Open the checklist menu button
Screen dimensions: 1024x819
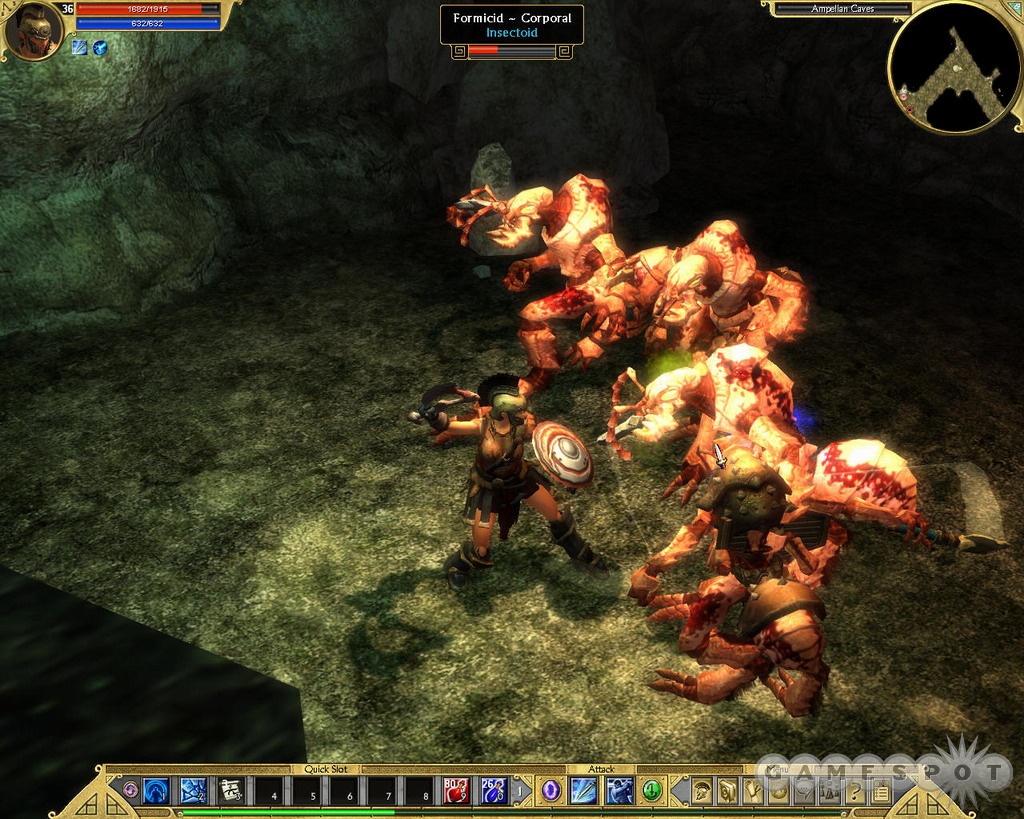coord(880,792)
